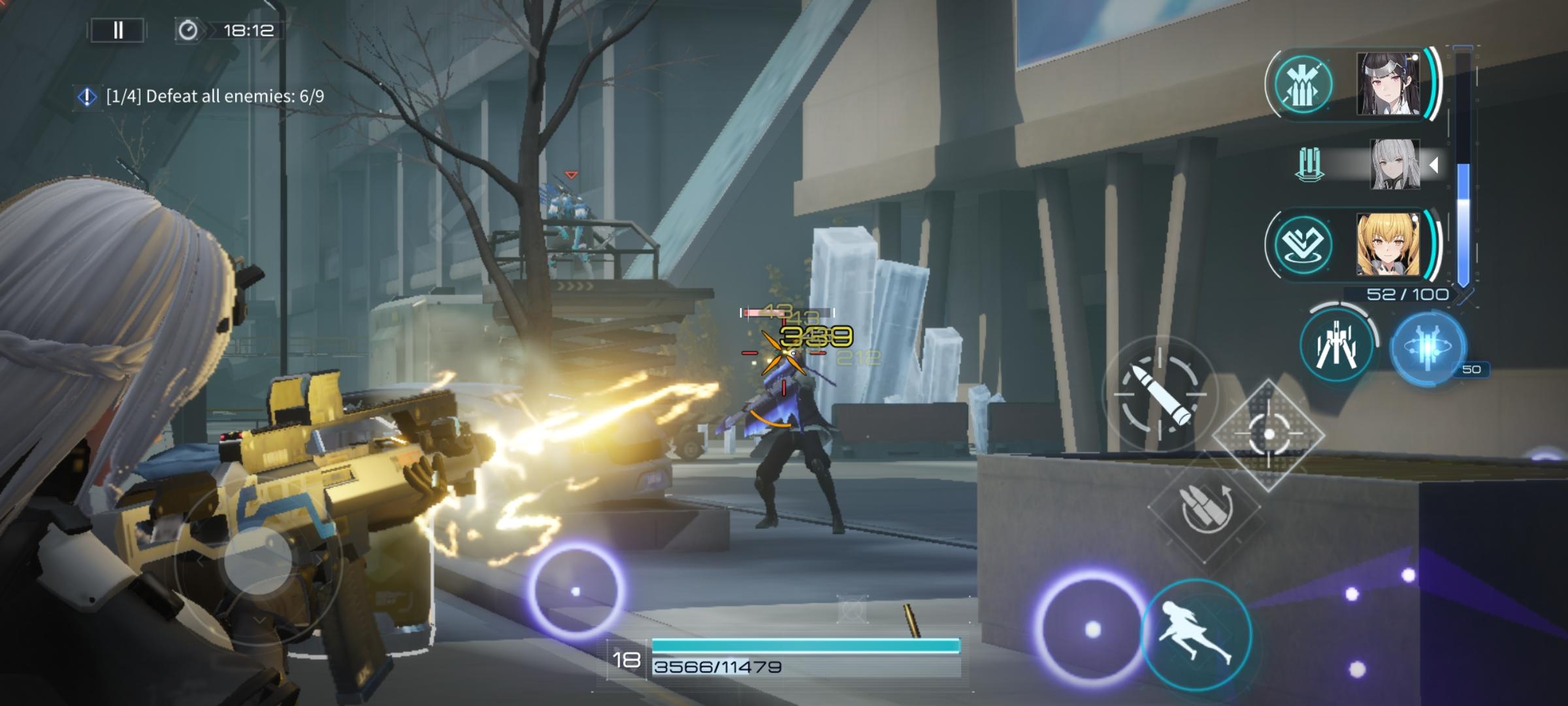This screenshot has width=1568, height=706.
Task: Activate the dark-haired teammate's support skill icon
Action: (x=1303, y=84)
